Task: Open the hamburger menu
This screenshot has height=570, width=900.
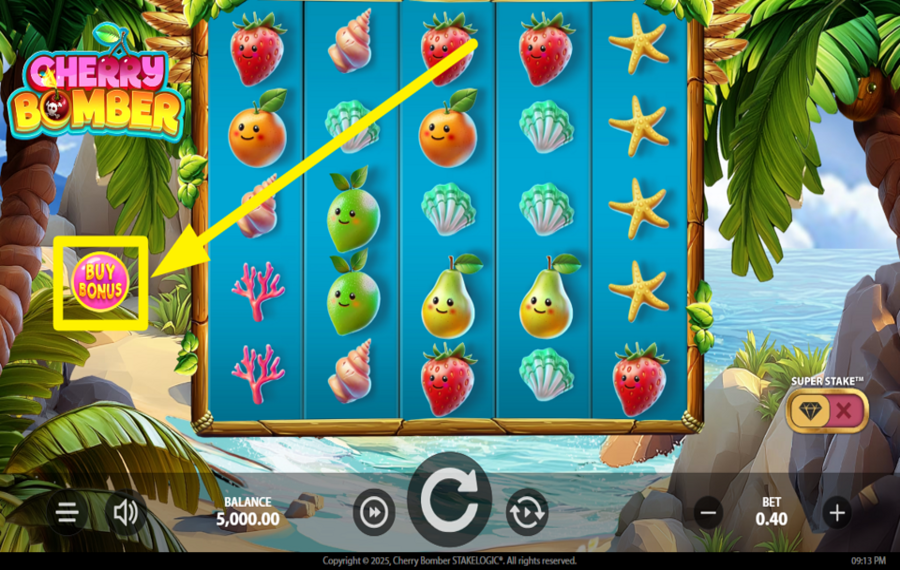Action: [x=67, y=514]
